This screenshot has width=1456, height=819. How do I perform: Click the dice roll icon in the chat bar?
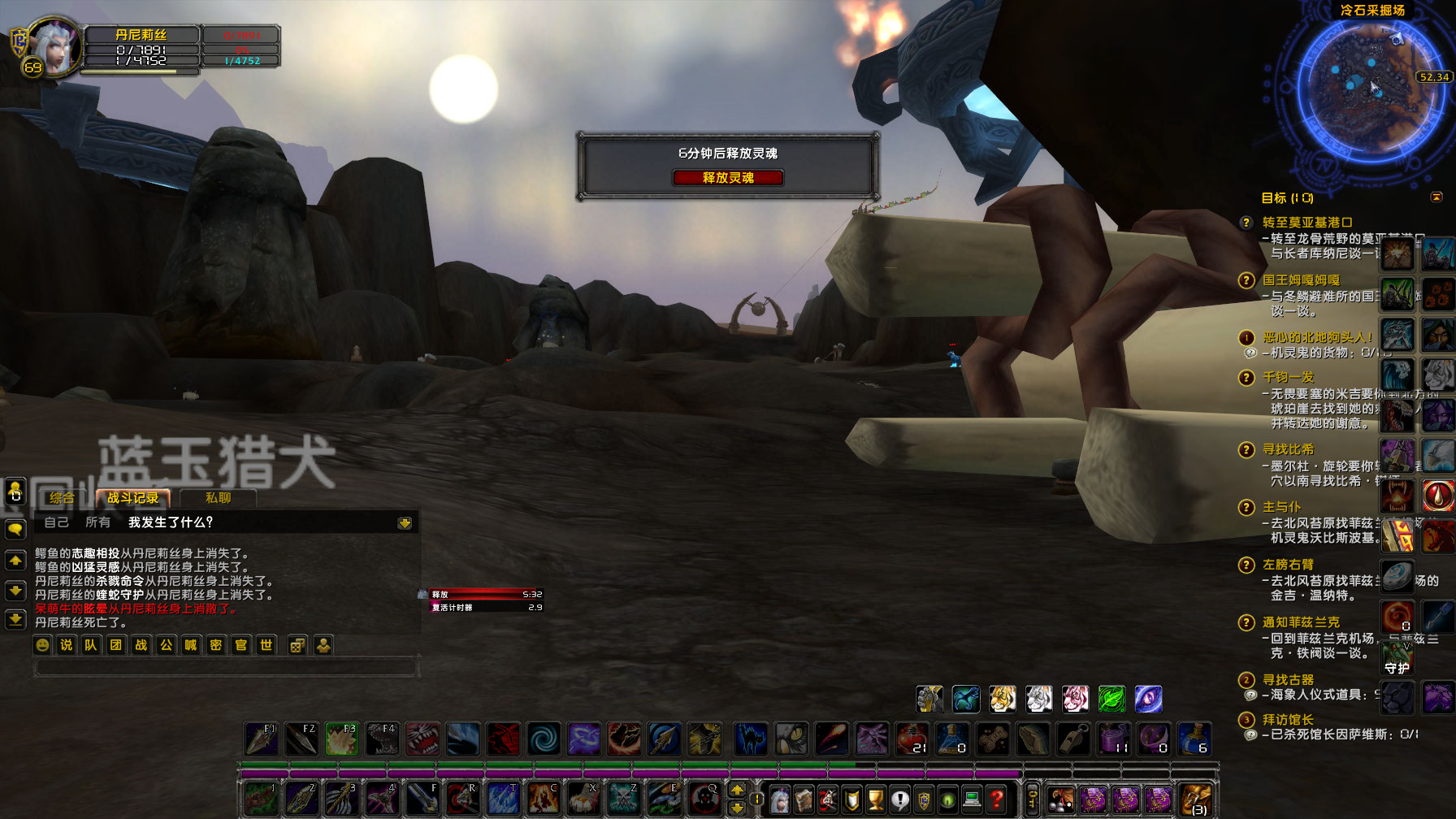[x=297, y=645]
